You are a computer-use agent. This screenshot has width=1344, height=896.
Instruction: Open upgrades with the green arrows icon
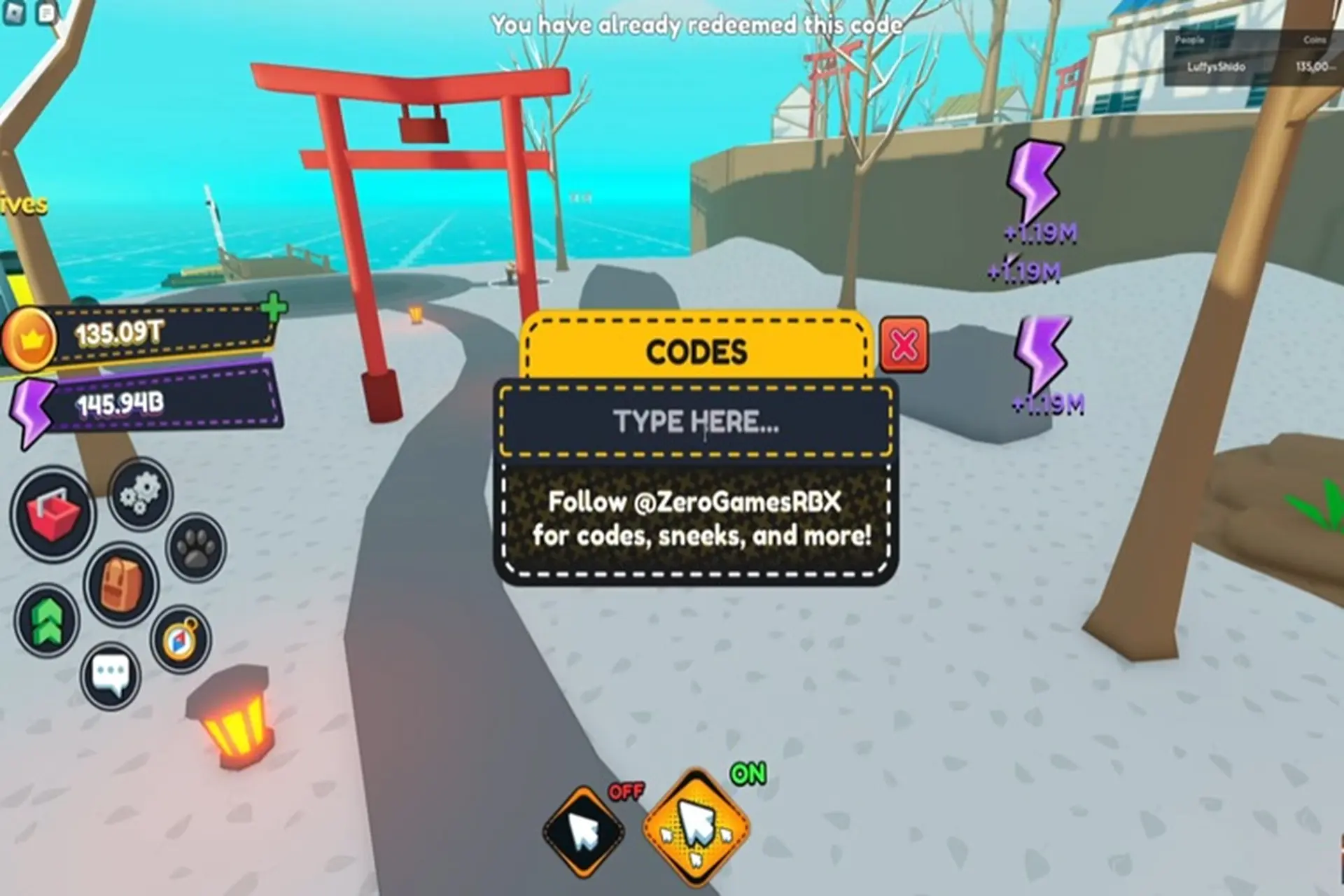pyautogui.click(x=47, y=621)
